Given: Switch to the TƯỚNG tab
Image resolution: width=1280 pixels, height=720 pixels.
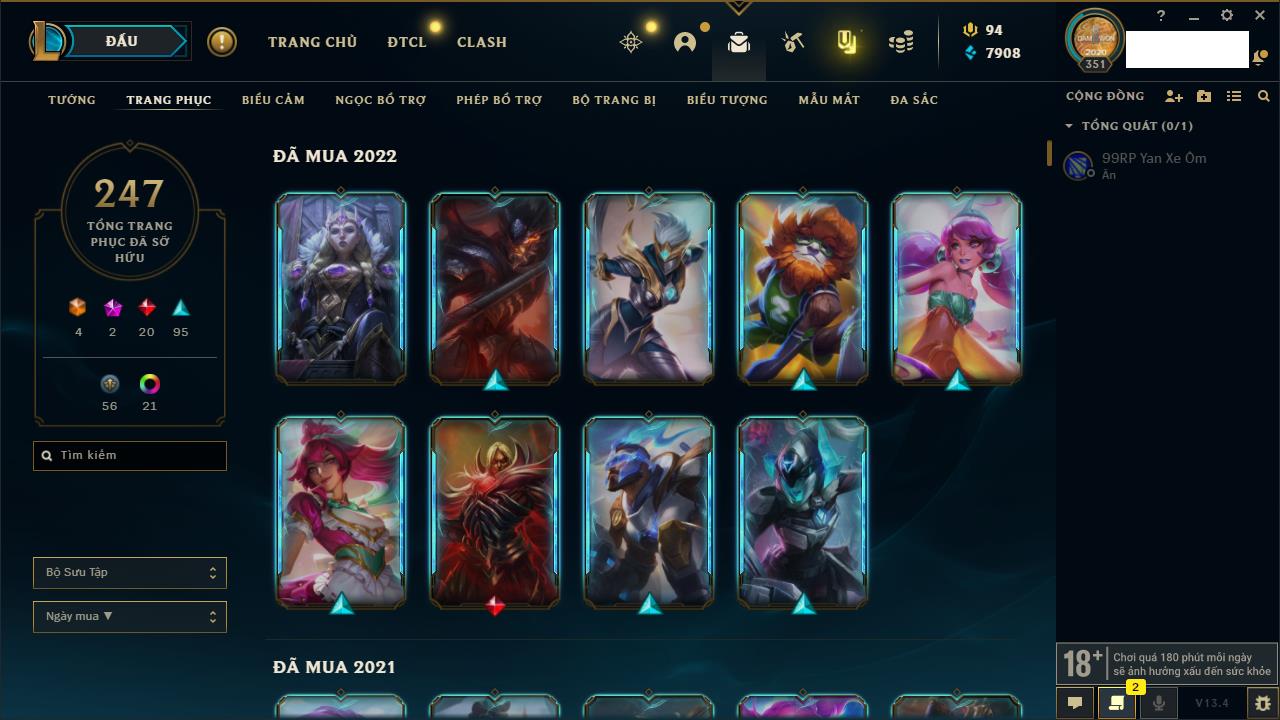Looking at the screenshot, I should pos(72,100).
